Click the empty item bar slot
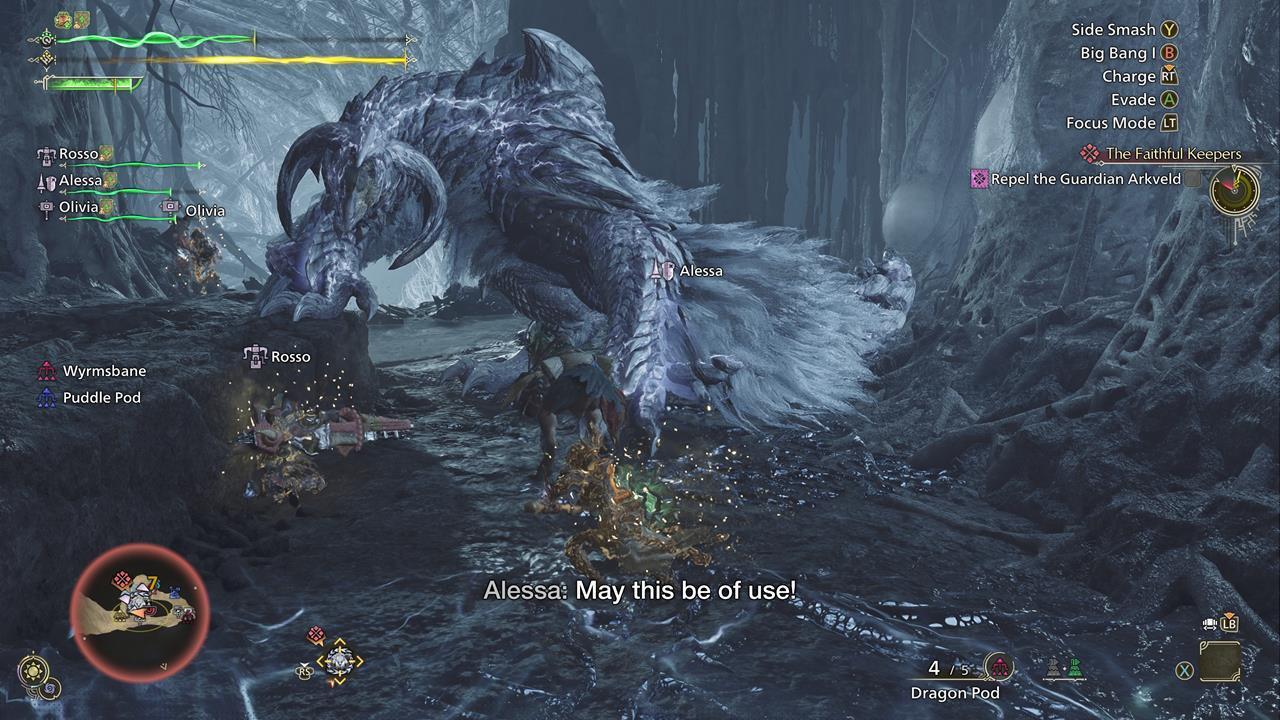1280x720 pixels. [x=1219, y=661]
